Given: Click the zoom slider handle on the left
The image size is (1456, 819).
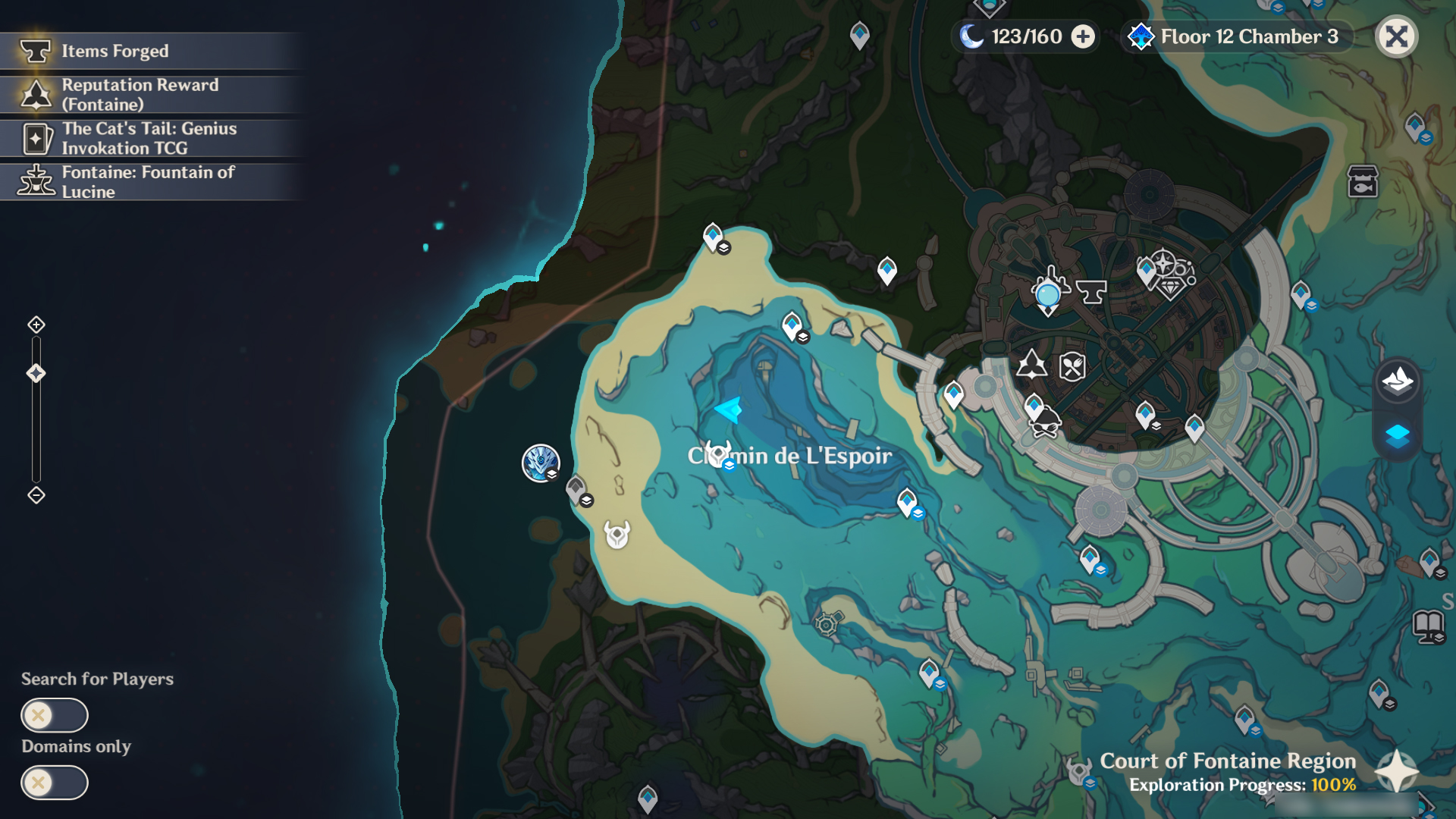Looking at the screenshot, I should pos(35,372).
